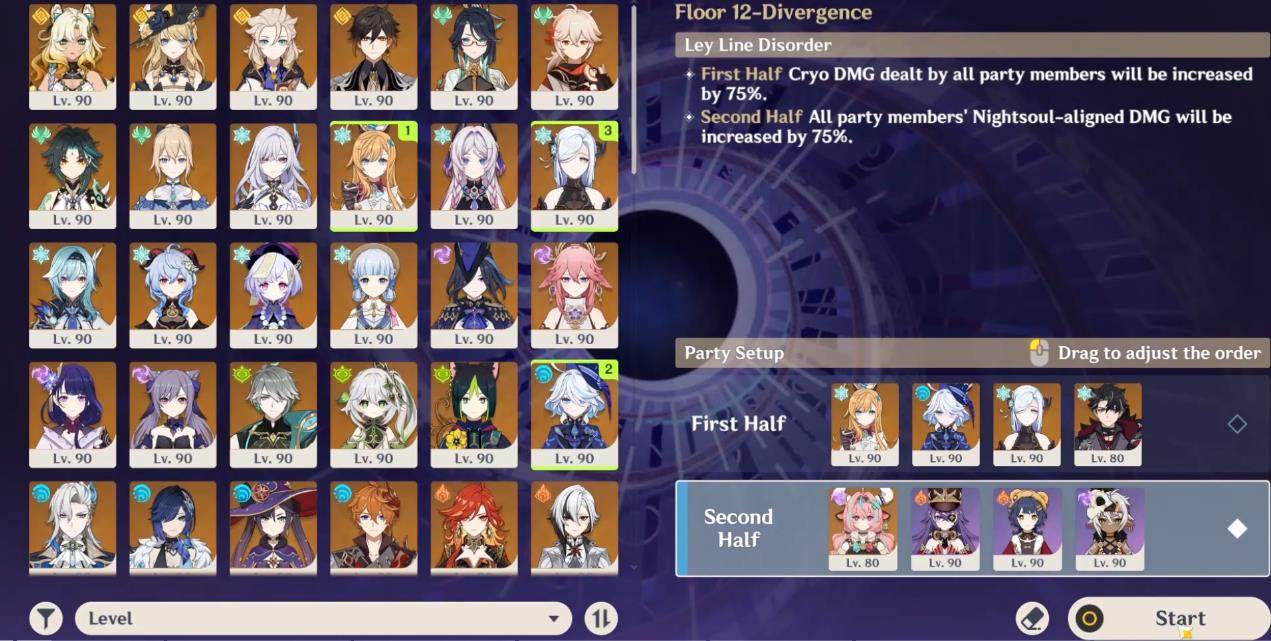Pick Kazuha in the character grid
Viewport: 1271px width, 641px height.
coord(574,55)
